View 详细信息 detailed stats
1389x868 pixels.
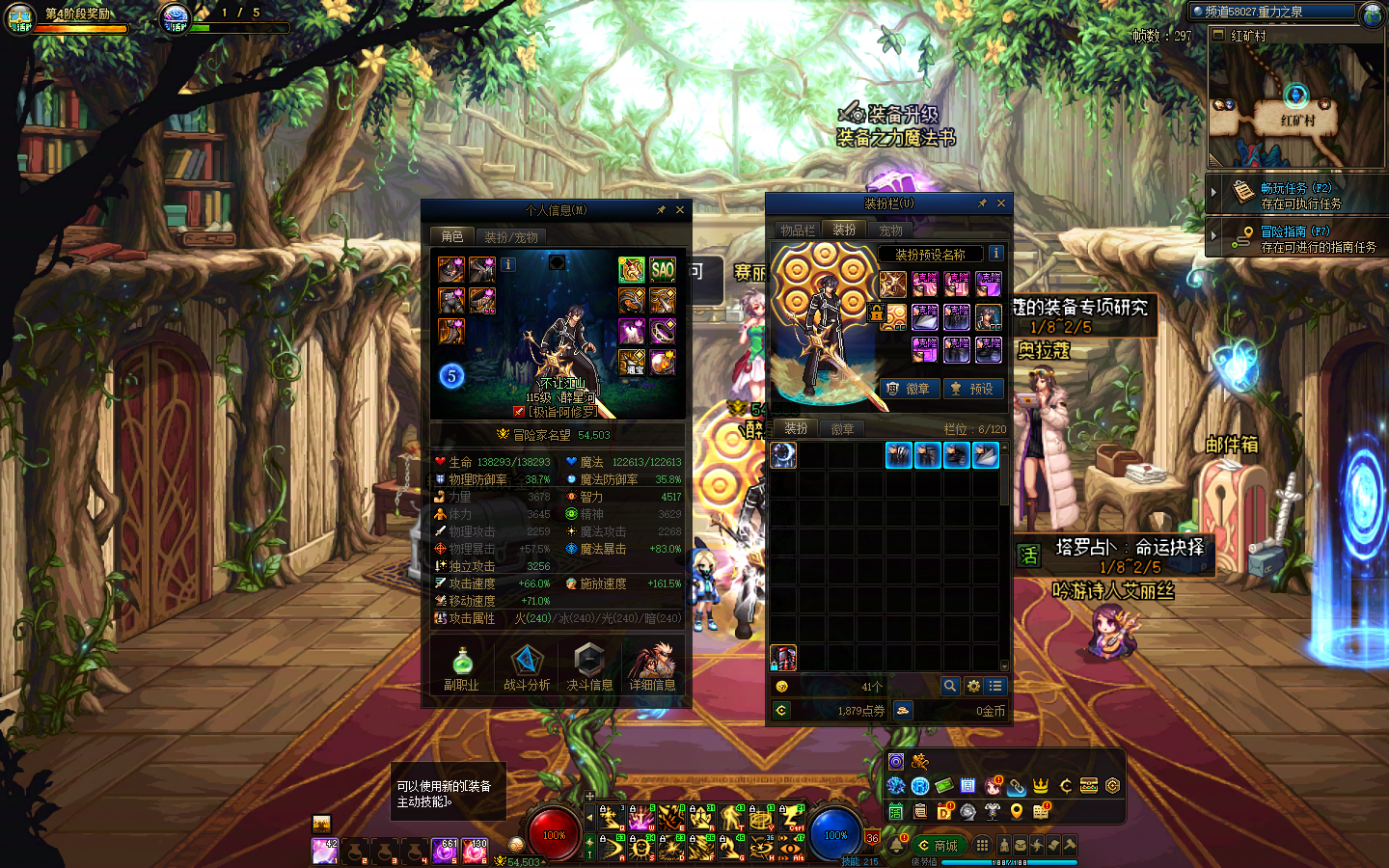pyautogui.click(x=652, y=668)
